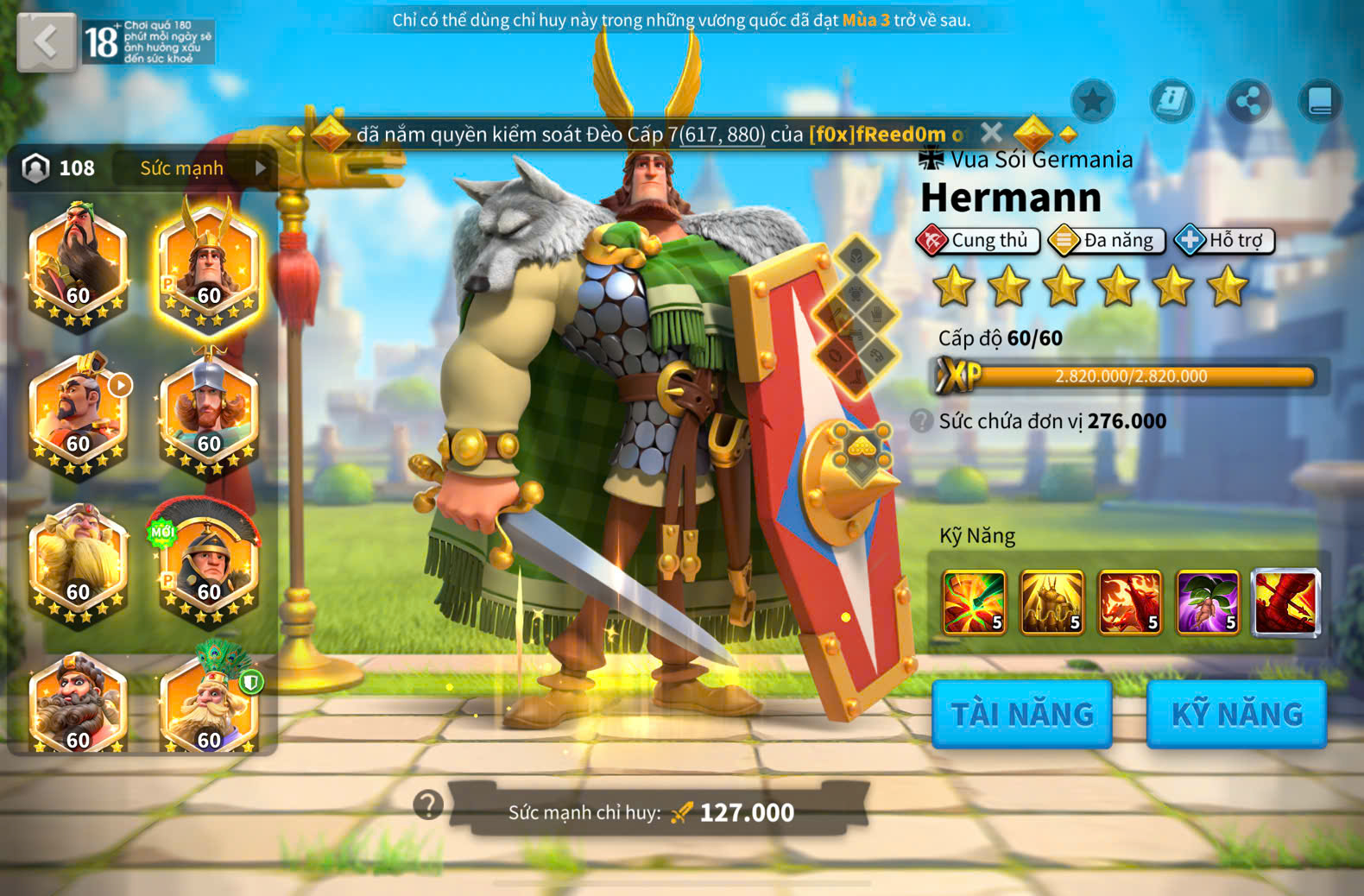View the red dragon fifth skill
Image resolution: width=1364 pixels, height=896 pixels.
coord(1285,602)
